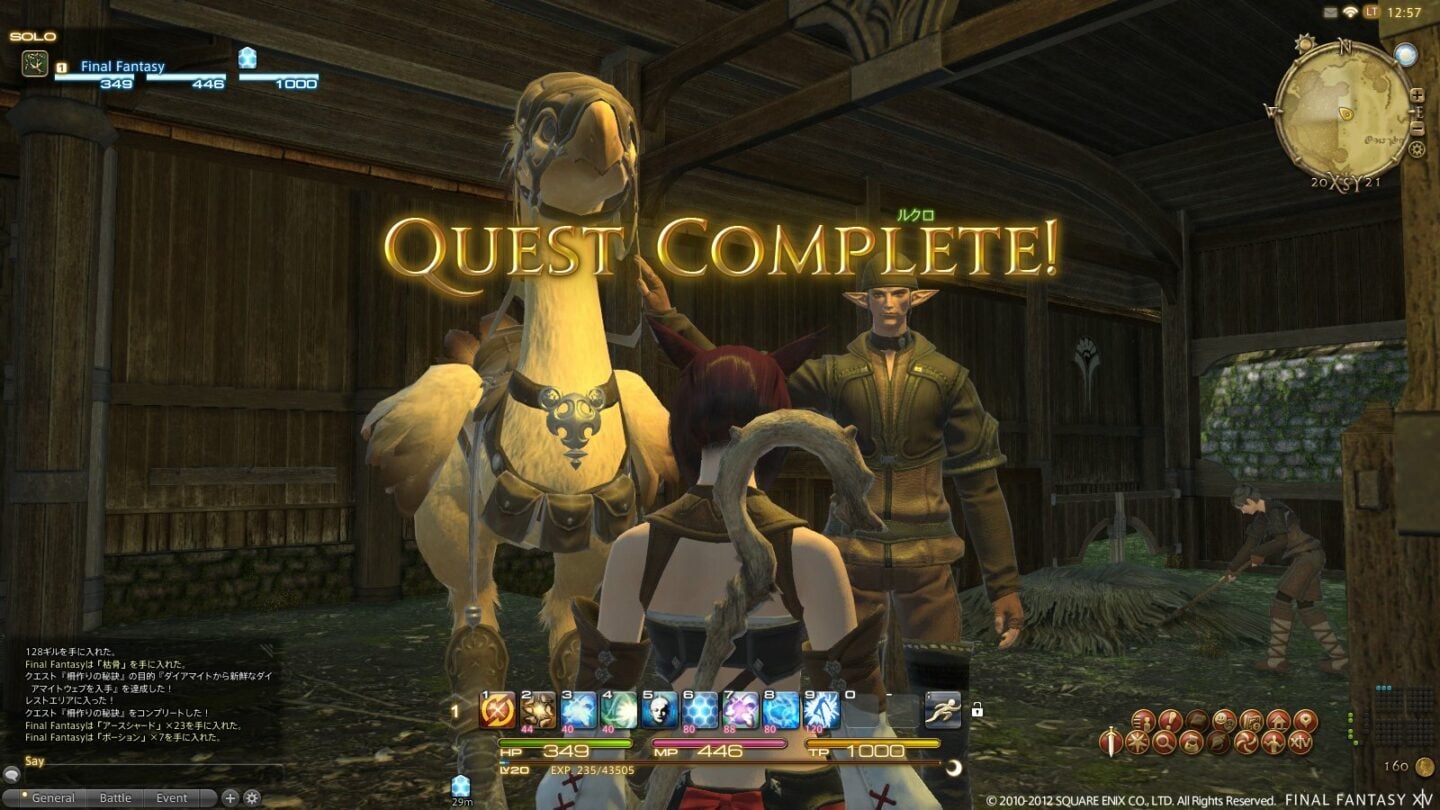Click the moon icon near the TP bar
Image resolution: width=1440 pixels, height=810 pixels.
(952, 769)
